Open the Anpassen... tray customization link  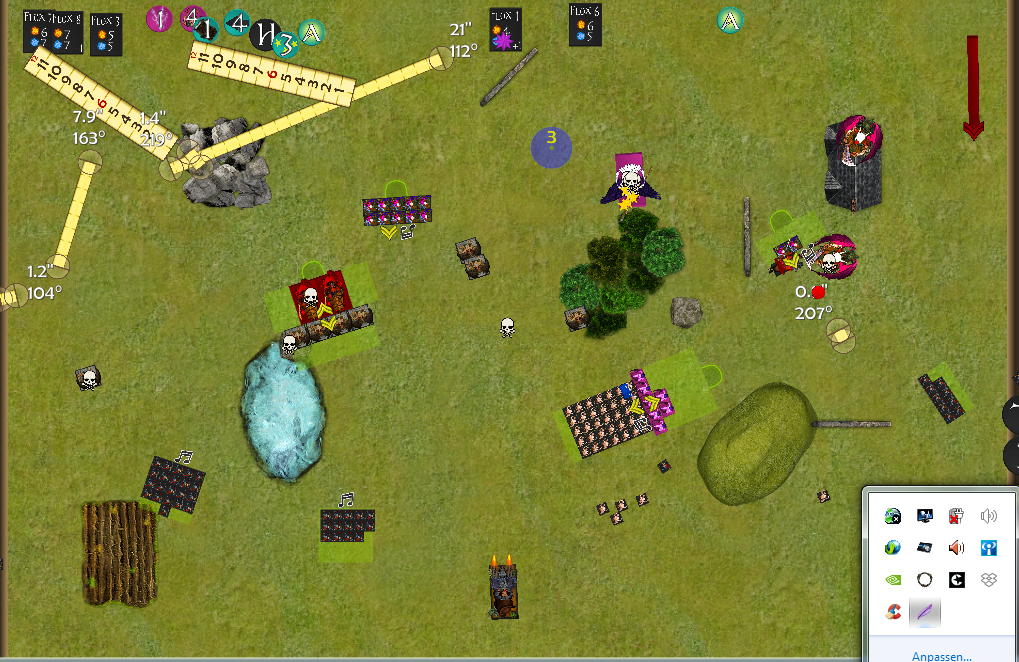click(x=940, y=656)
